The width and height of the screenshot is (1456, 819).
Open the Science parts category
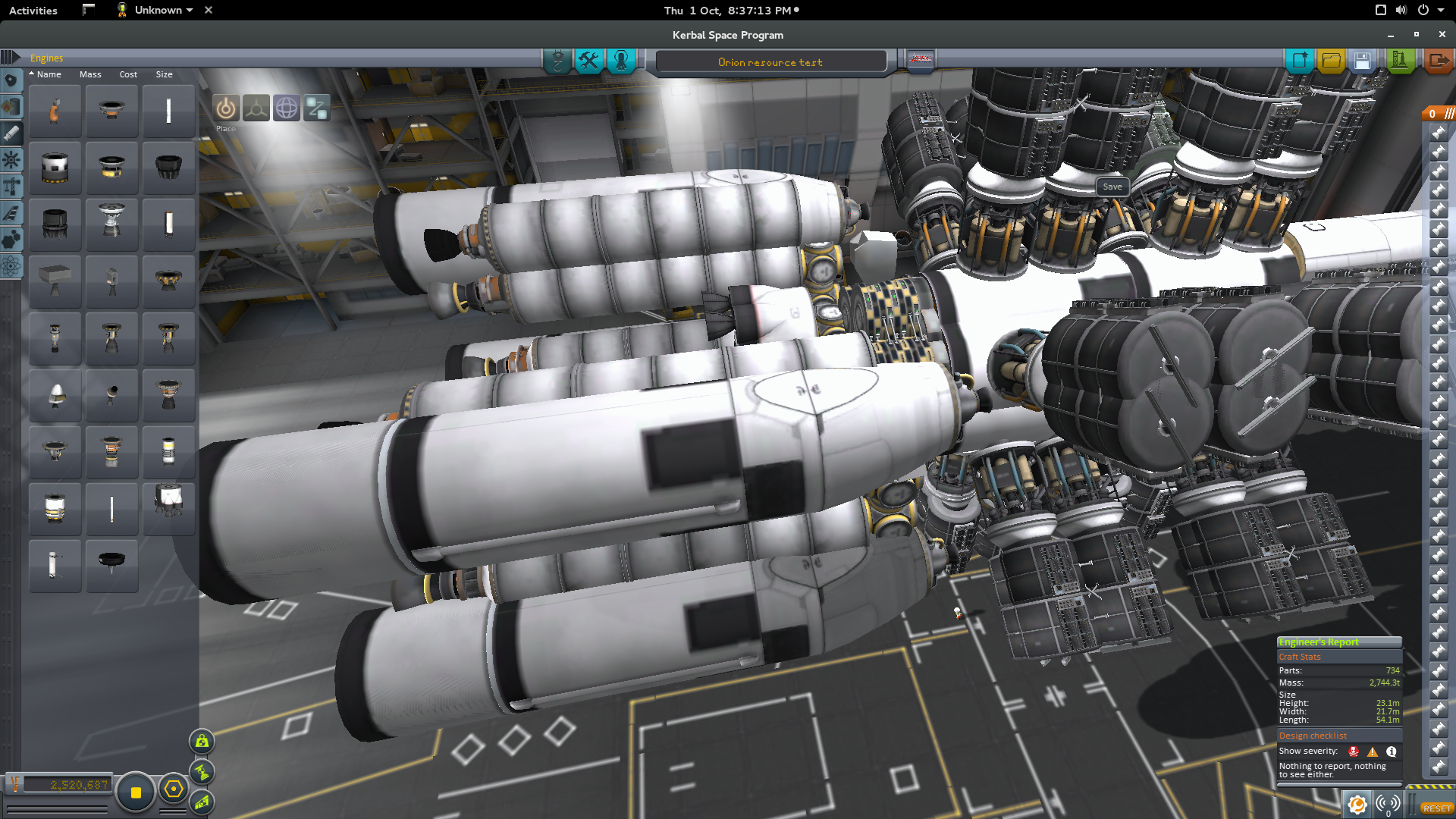point(11,266)
